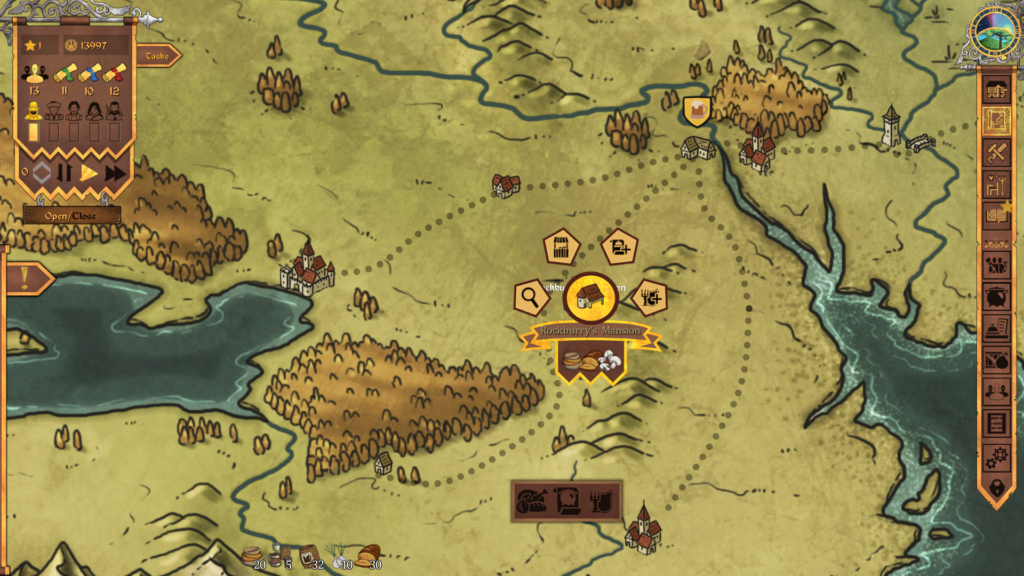Open the treasure chest sidebar button
This screenshot has width=1024, height=576.
[996, 89]
